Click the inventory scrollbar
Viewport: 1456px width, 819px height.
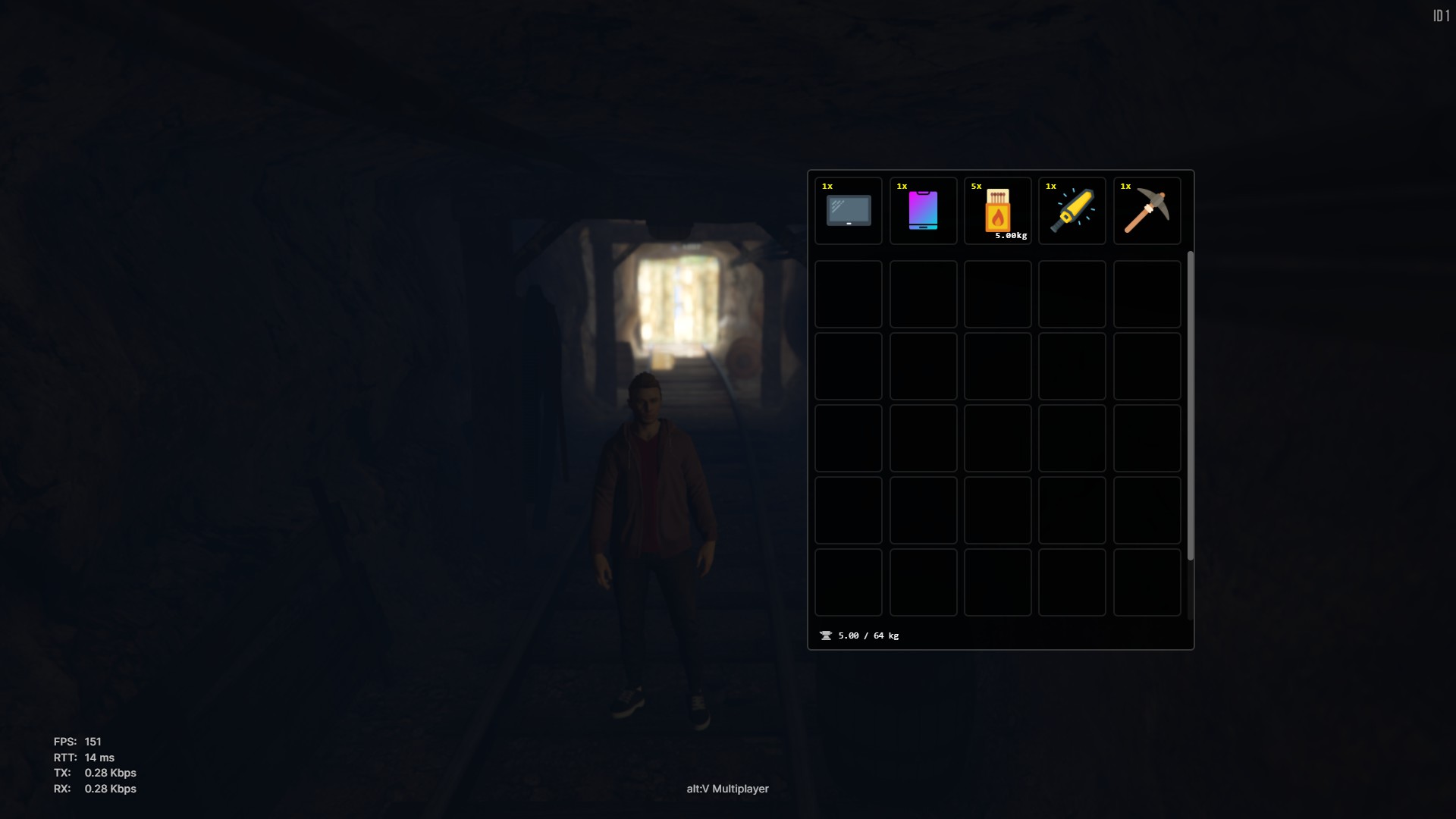click(1190, 406)
